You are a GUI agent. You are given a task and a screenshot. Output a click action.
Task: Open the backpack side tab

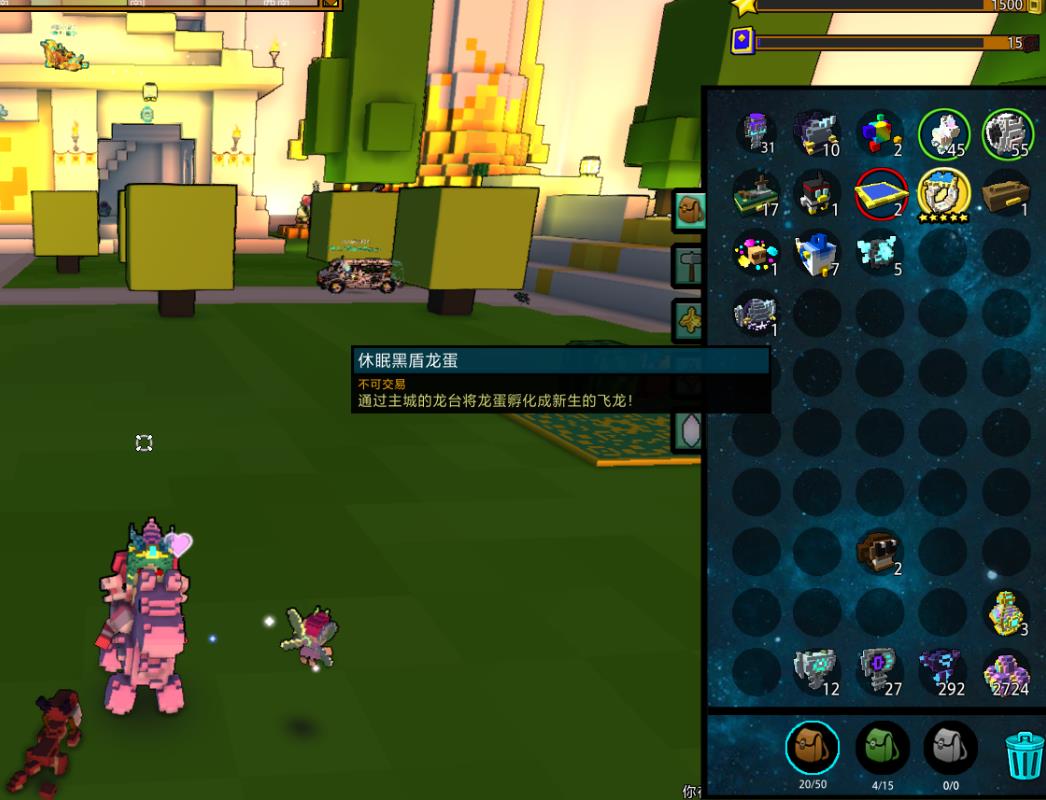click(690, 210)
